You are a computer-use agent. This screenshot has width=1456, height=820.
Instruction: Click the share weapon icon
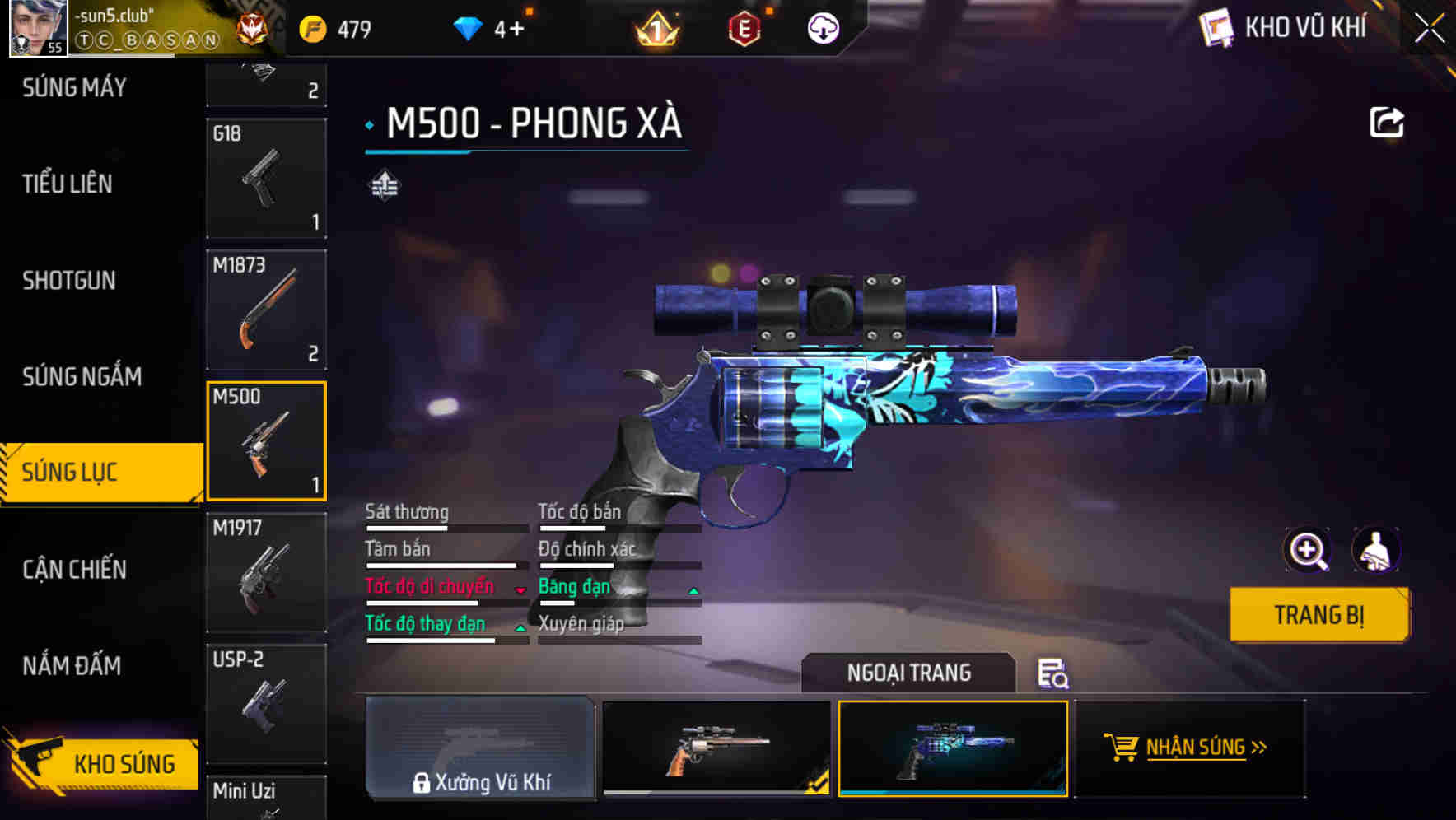(x=1388, y=121)
